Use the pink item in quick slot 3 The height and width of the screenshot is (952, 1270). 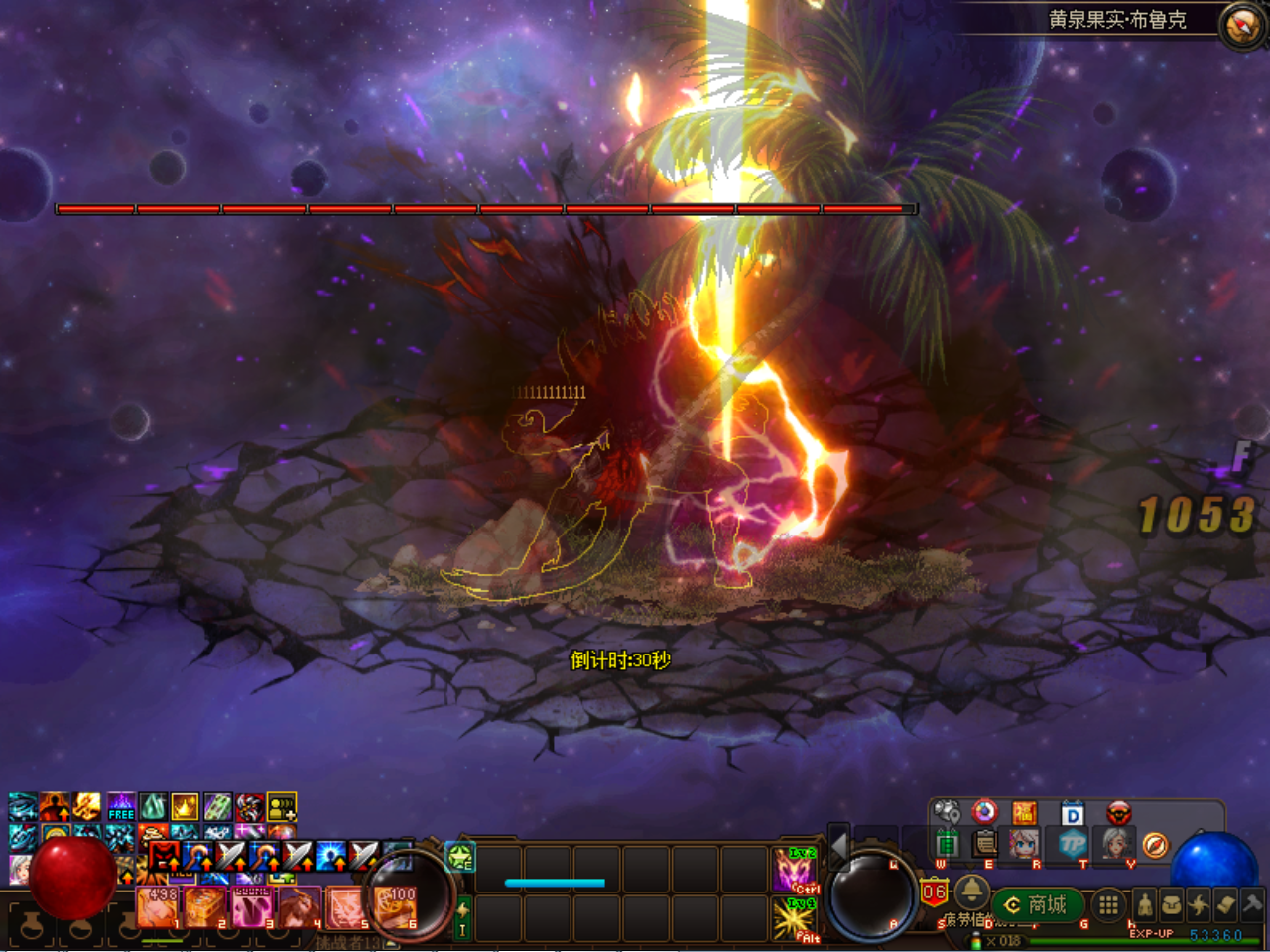point(252,906)
